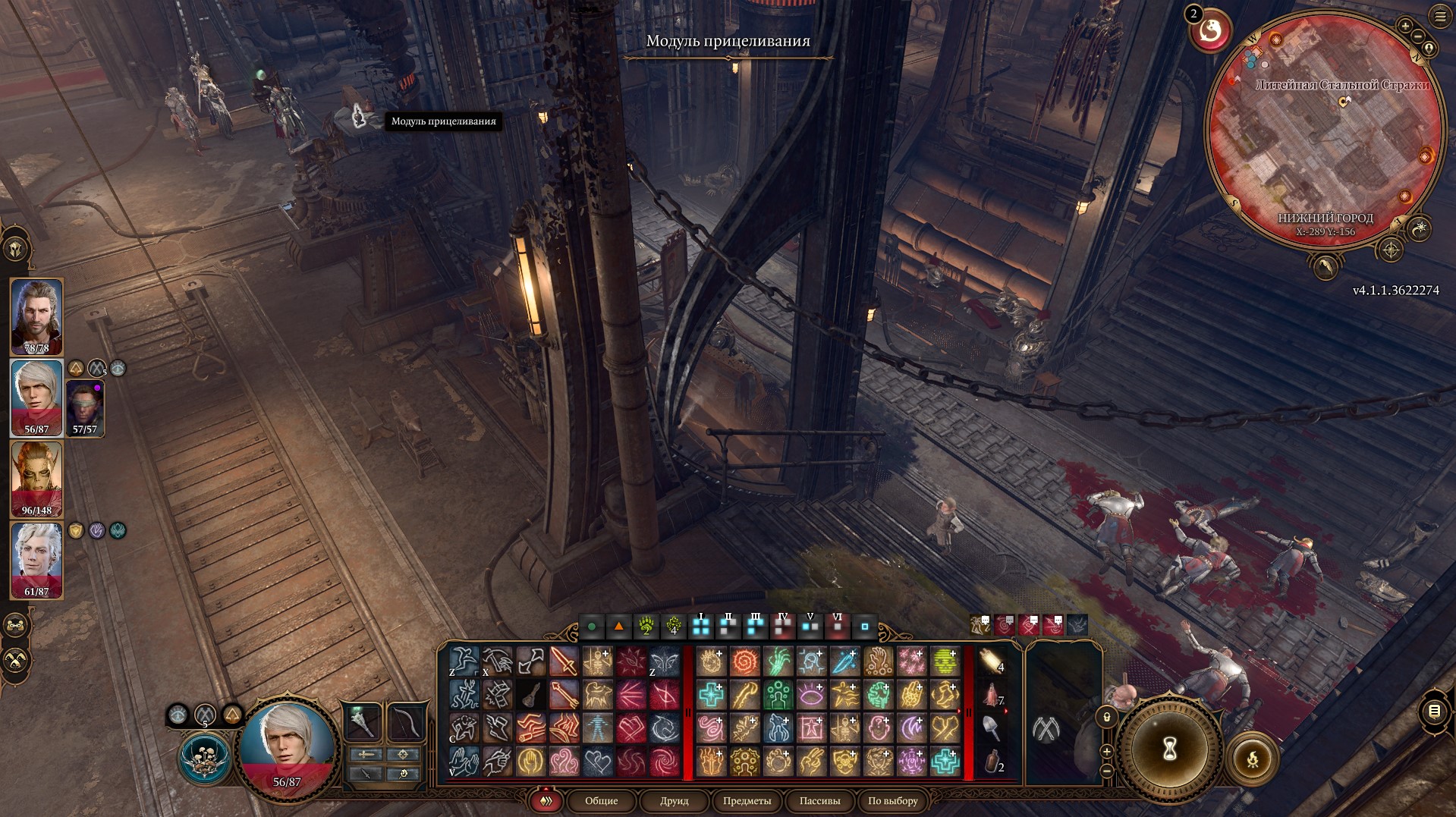This screenshot has width=1456, height=817.
Task: Open the campfire rest button
Action: 1252,758
